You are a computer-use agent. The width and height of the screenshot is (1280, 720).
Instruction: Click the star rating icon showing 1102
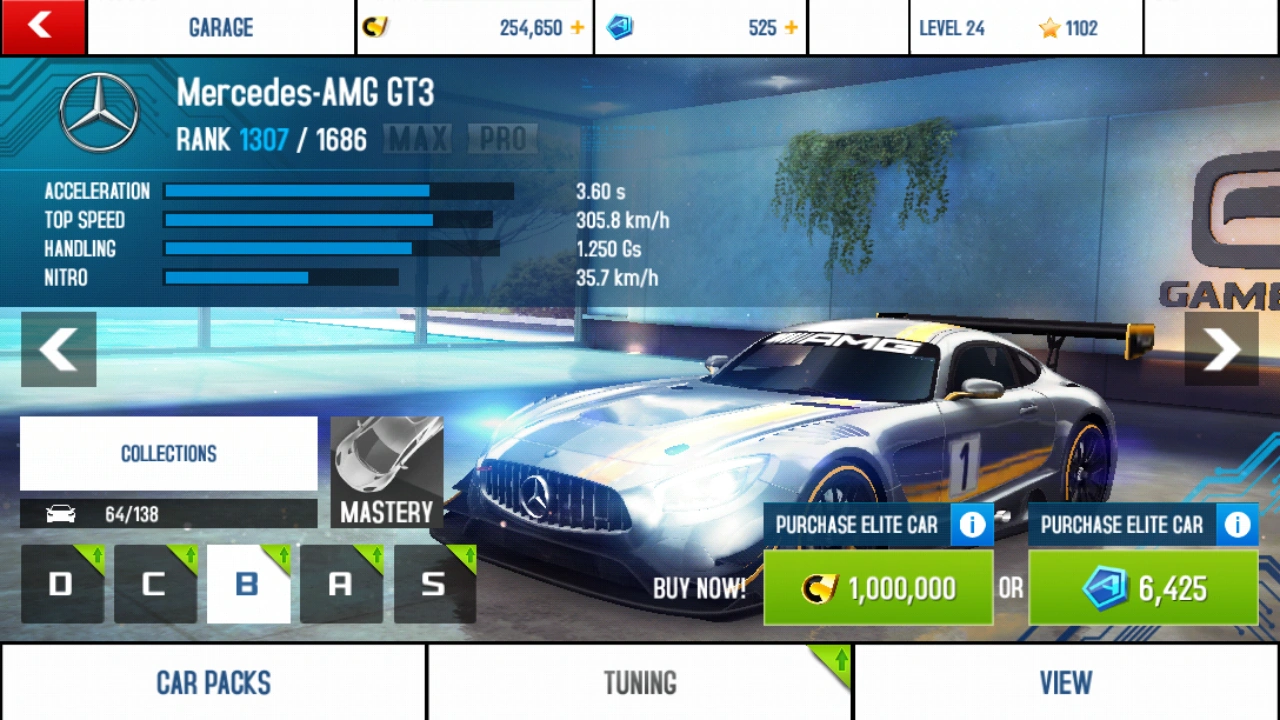pos(1048,27)
